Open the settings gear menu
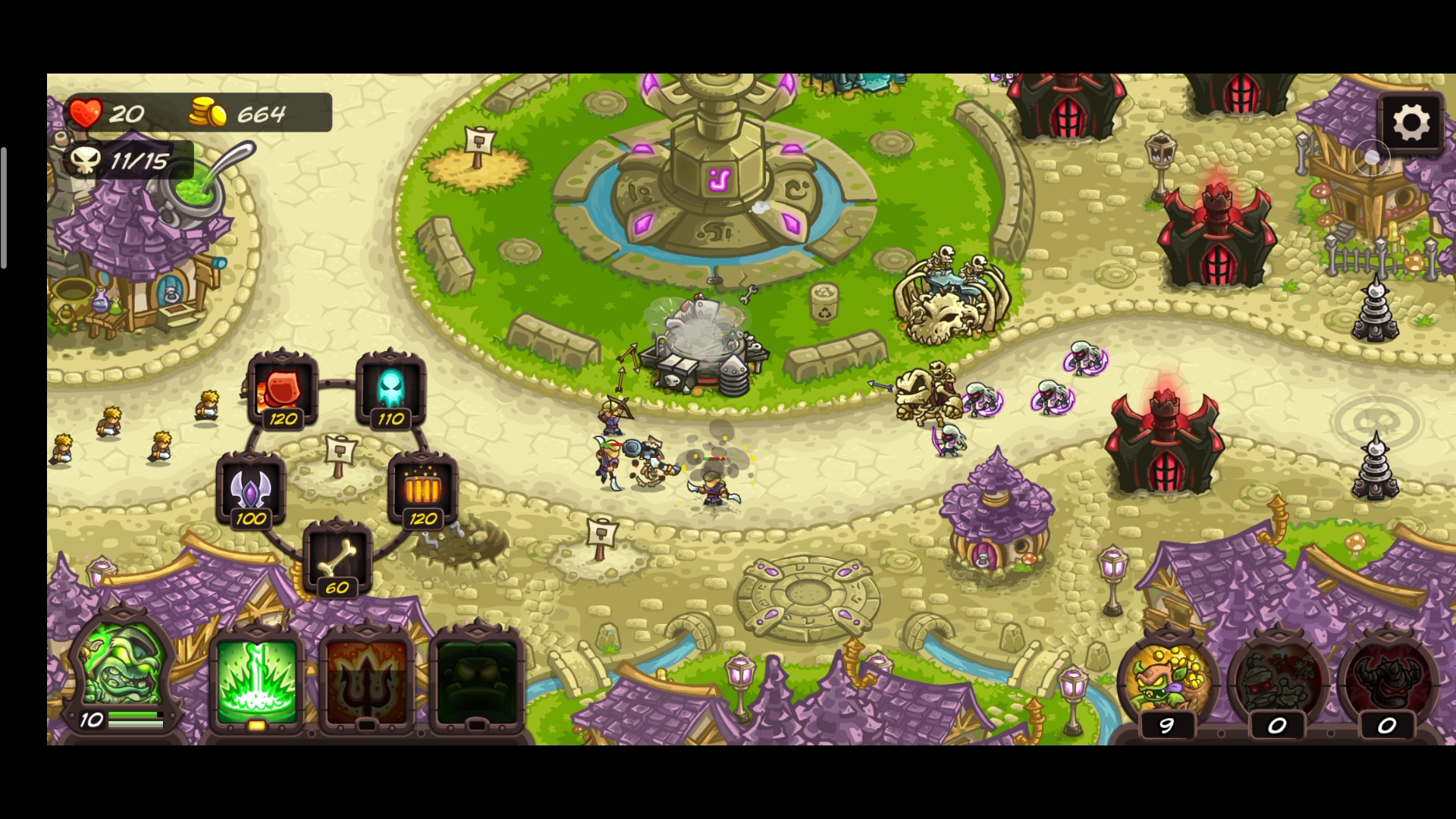The height and width of the screenshot is (819, 1456). tap(1410, 123)
